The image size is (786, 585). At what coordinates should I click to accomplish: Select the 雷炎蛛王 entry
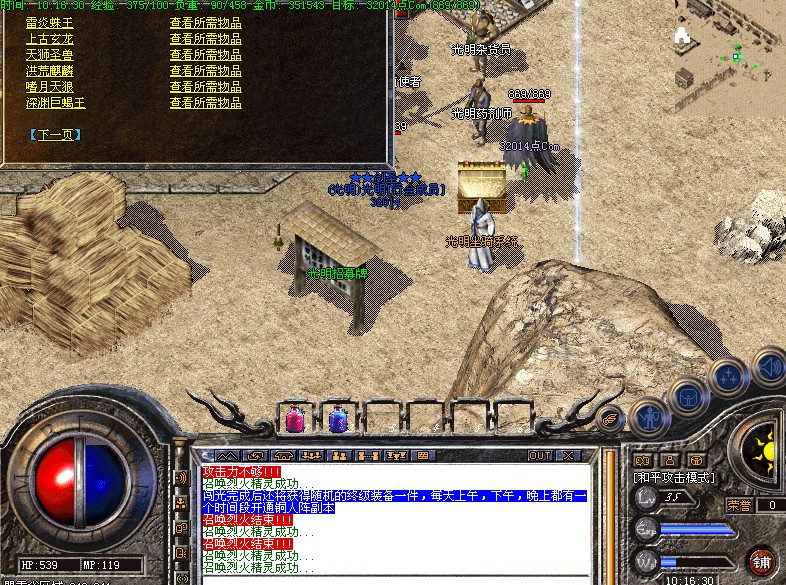pos(49,22)
